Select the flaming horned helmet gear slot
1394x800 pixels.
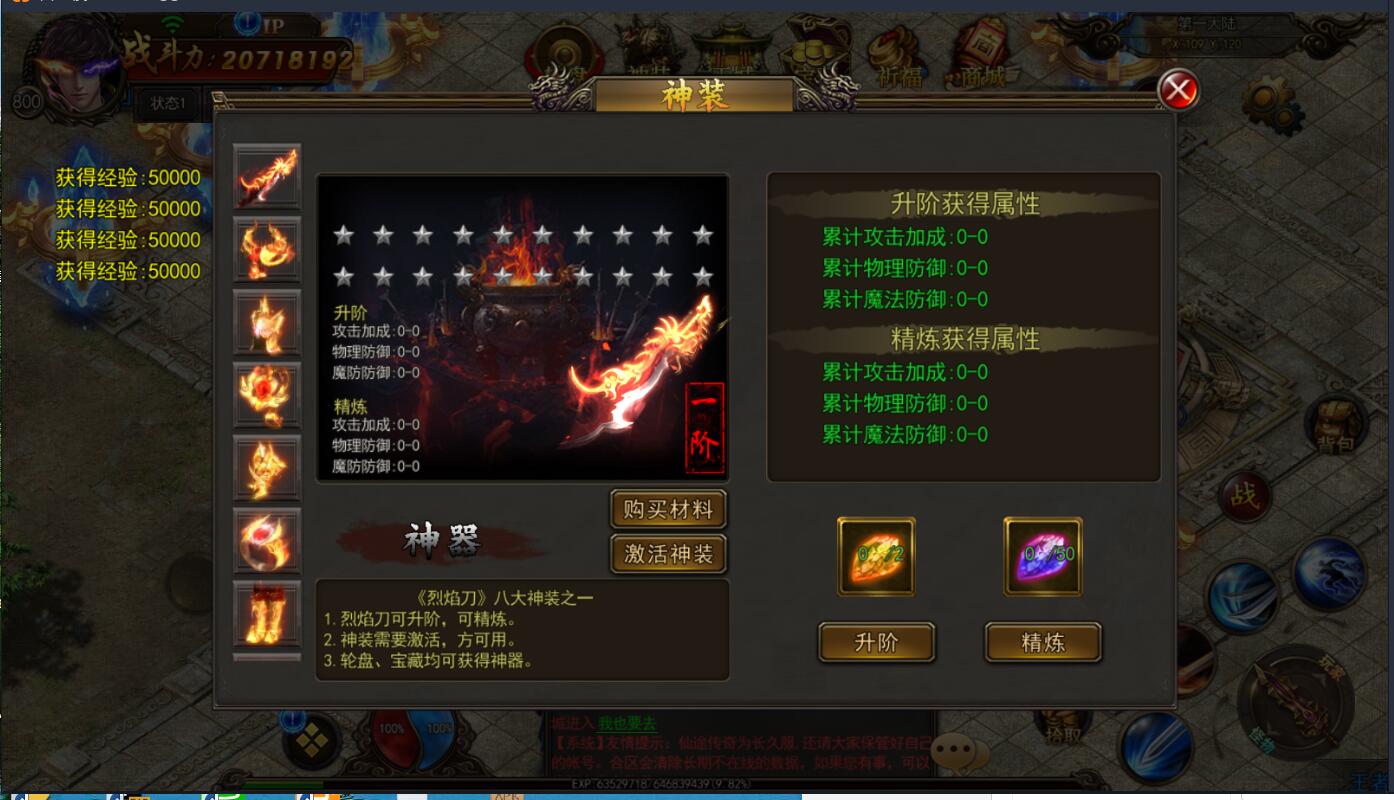coord(267,249)
